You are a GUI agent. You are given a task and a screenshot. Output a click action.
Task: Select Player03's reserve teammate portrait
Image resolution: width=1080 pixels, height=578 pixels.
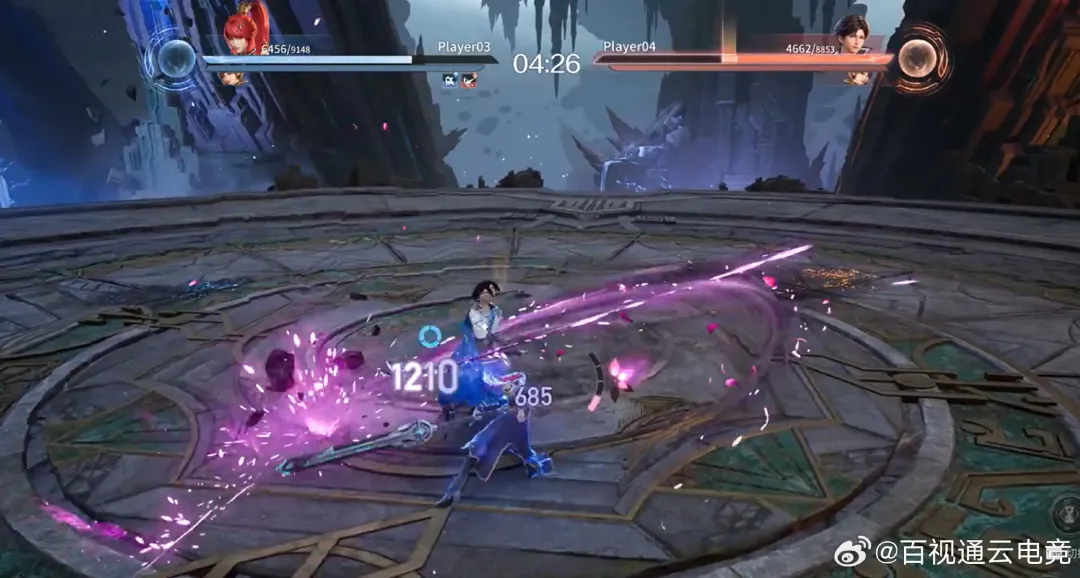231,77
